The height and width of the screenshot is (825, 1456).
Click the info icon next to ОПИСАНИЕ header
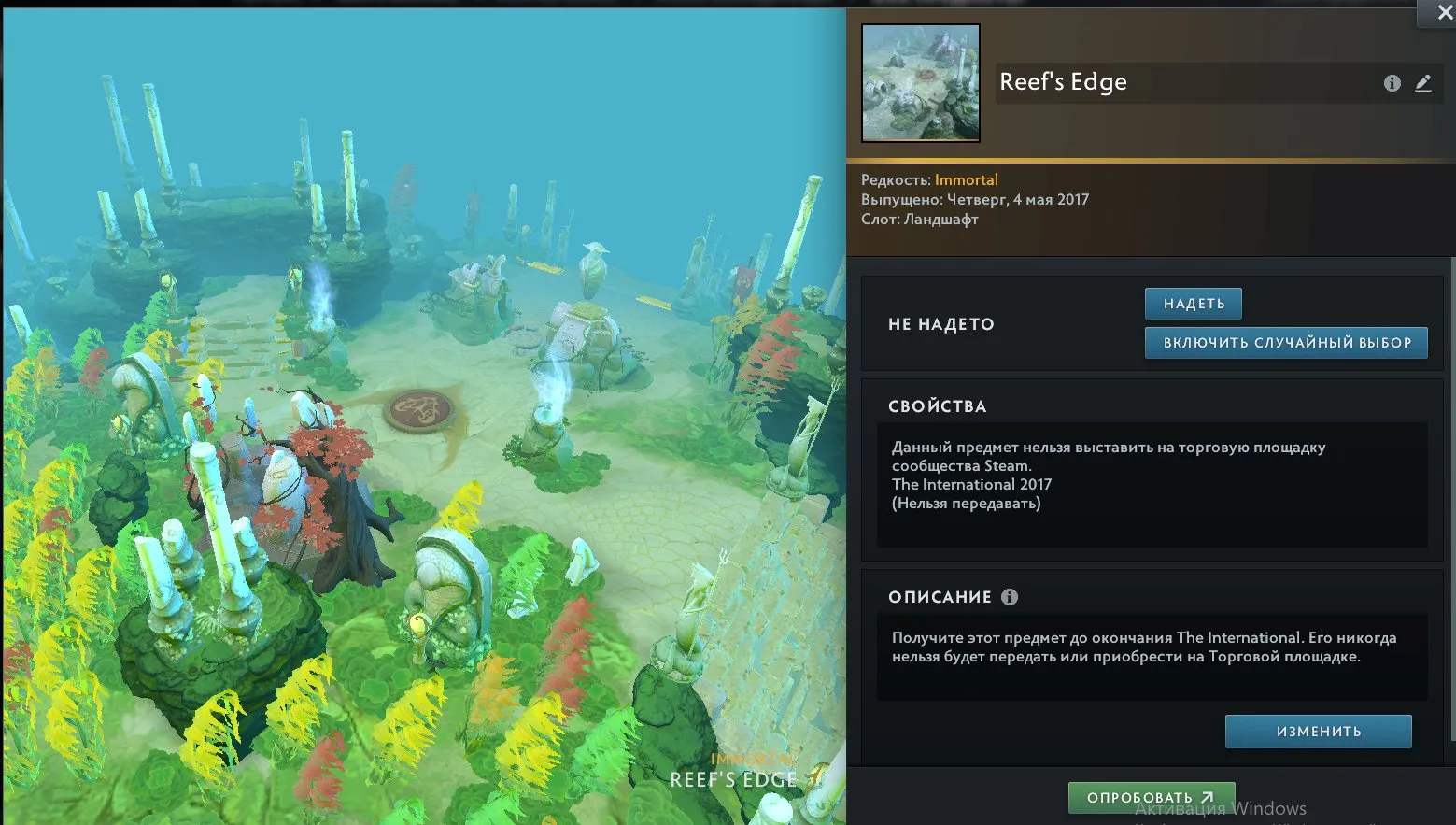1009,597
